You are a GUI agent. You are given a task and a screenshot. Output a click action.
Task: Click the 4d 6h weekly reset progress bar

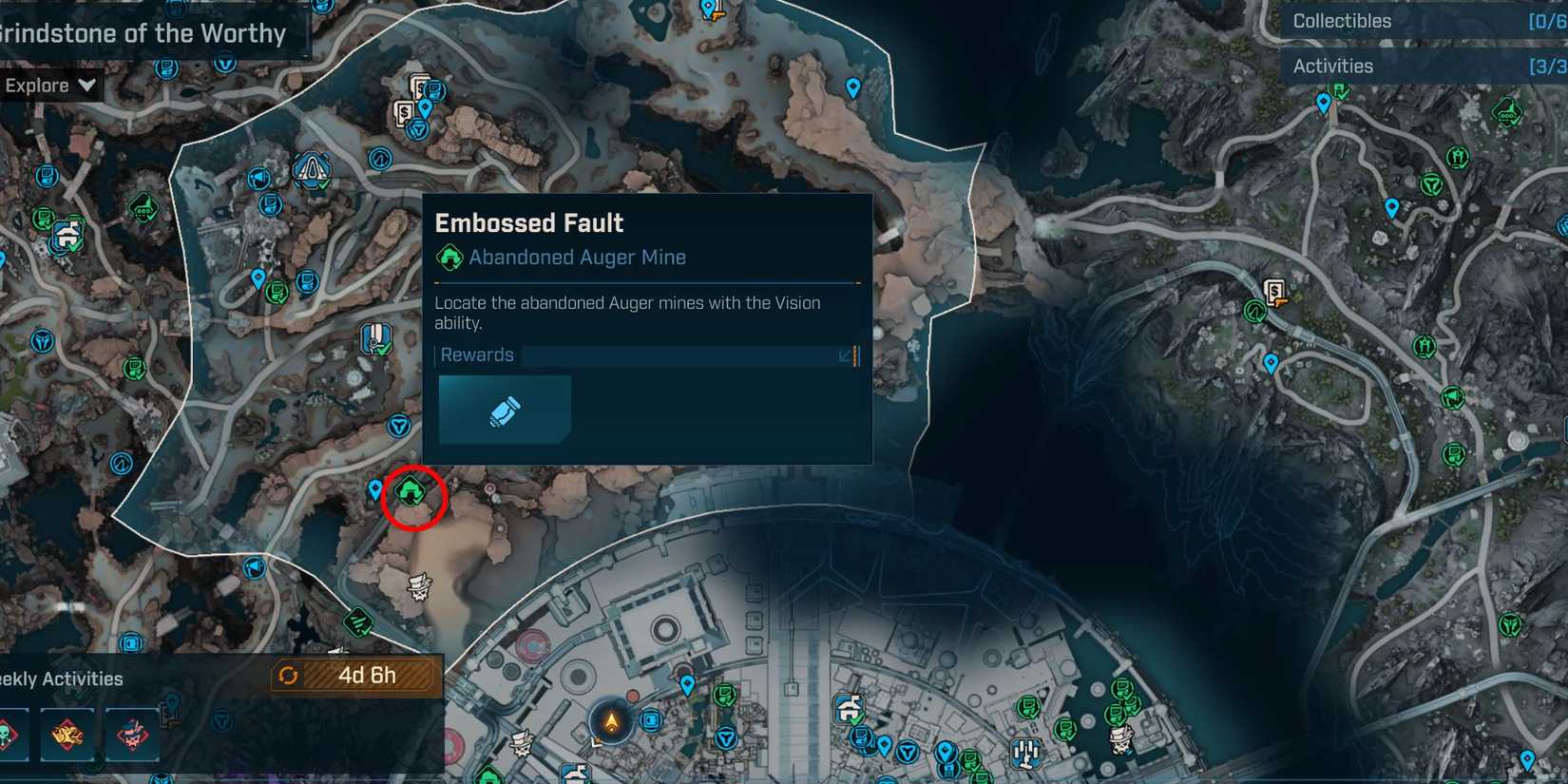[366, 677]
